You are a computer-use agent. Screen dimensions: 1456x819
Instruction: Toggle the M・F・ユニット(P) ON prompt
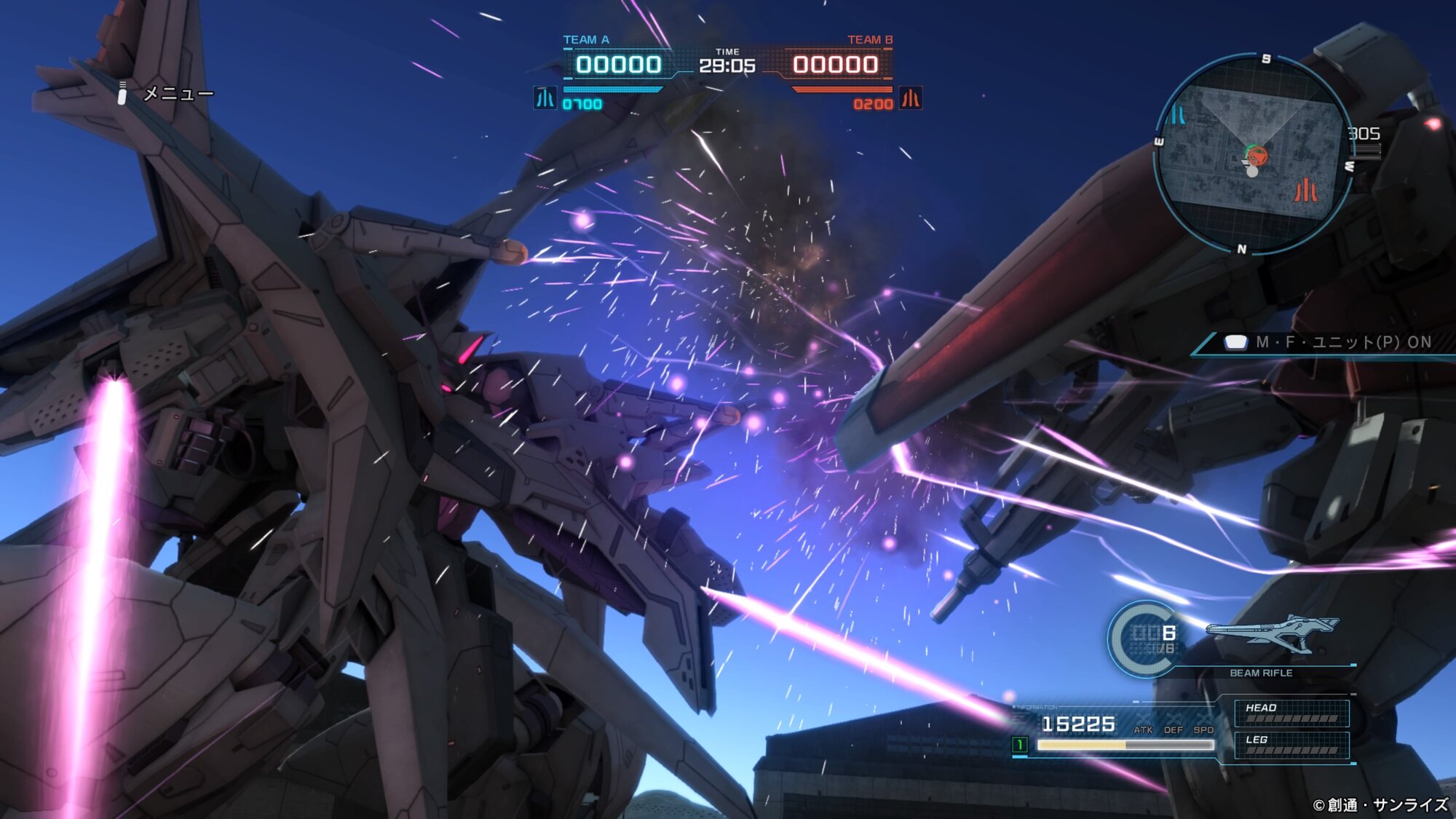(1342, 342)
